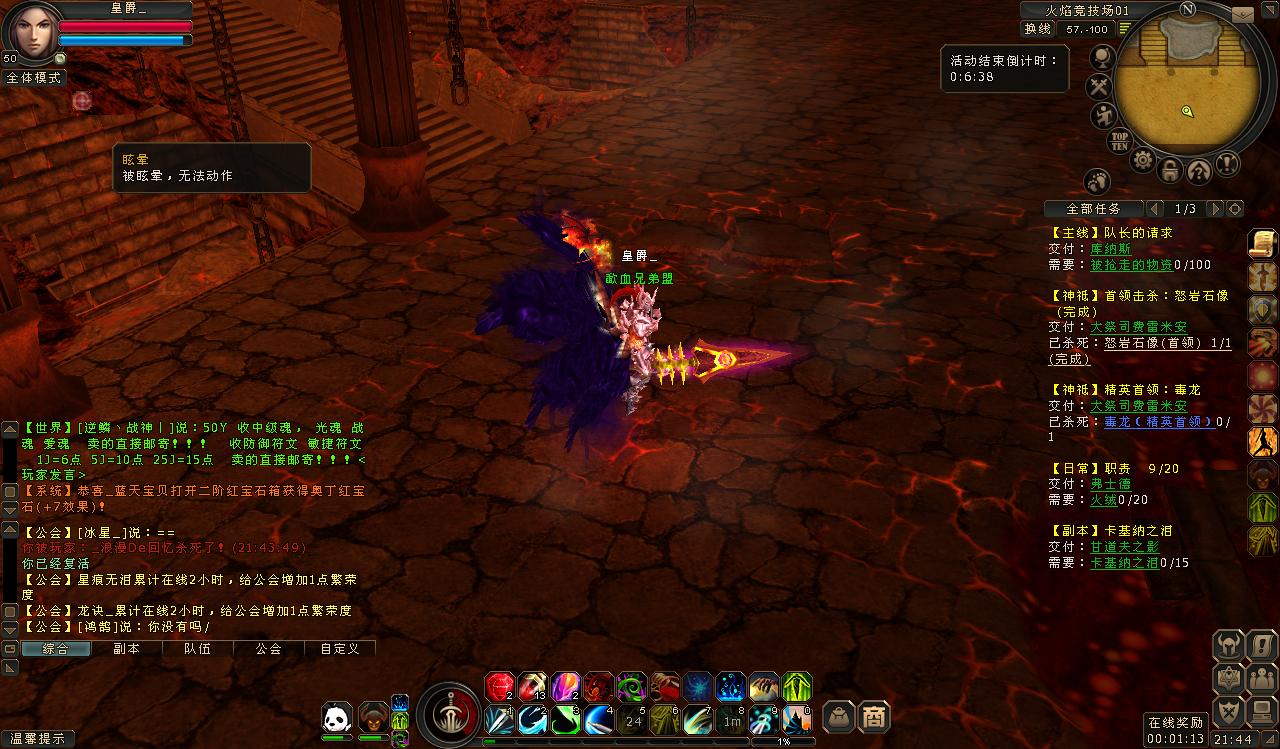Switch to the 公会 chat tab
Screen dimensions: 1280x749
tap(268, 648)
